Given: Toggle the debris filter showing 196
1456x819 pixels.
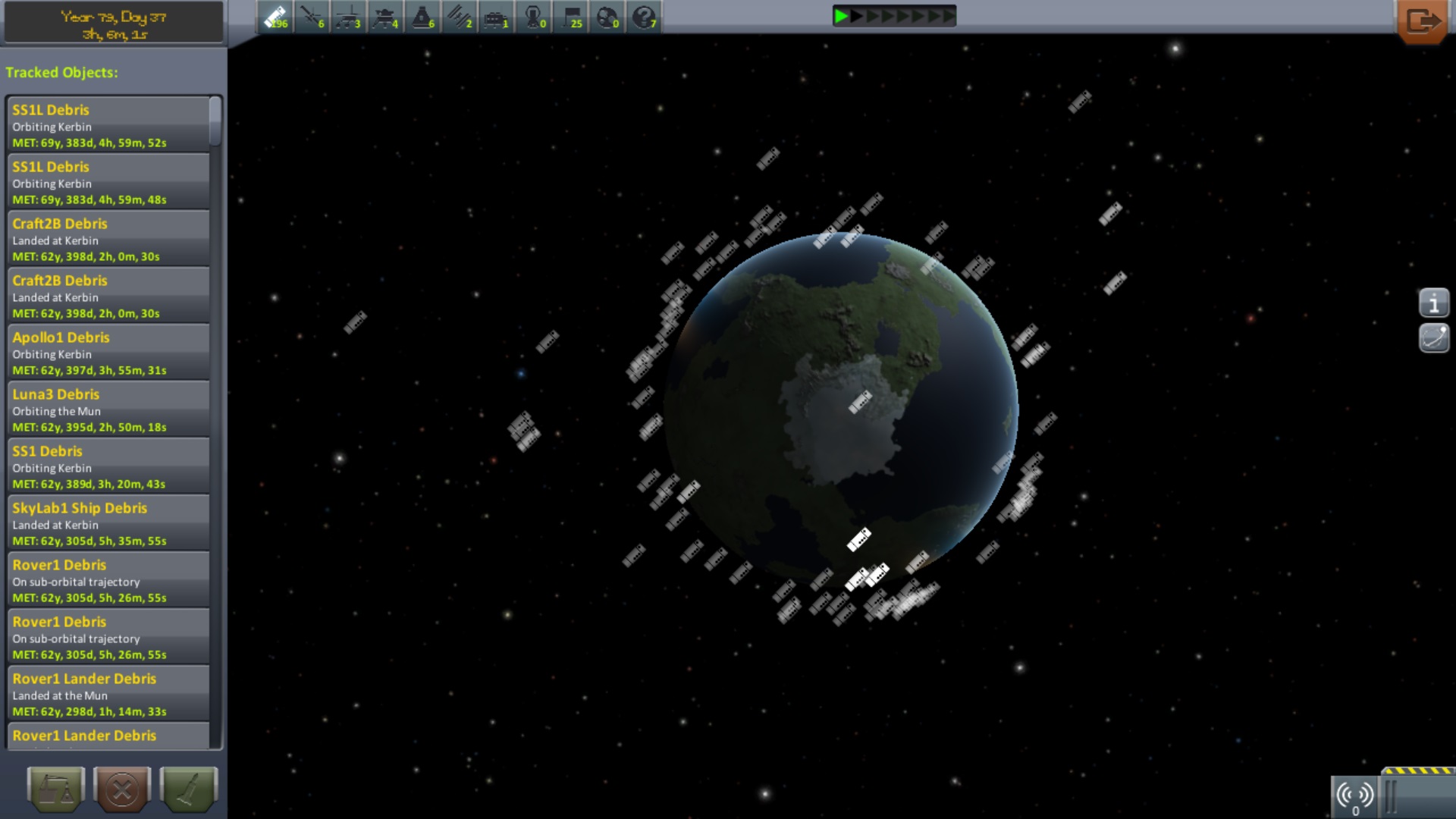Looking at the screenshot, I should click(x=275, y=17).
